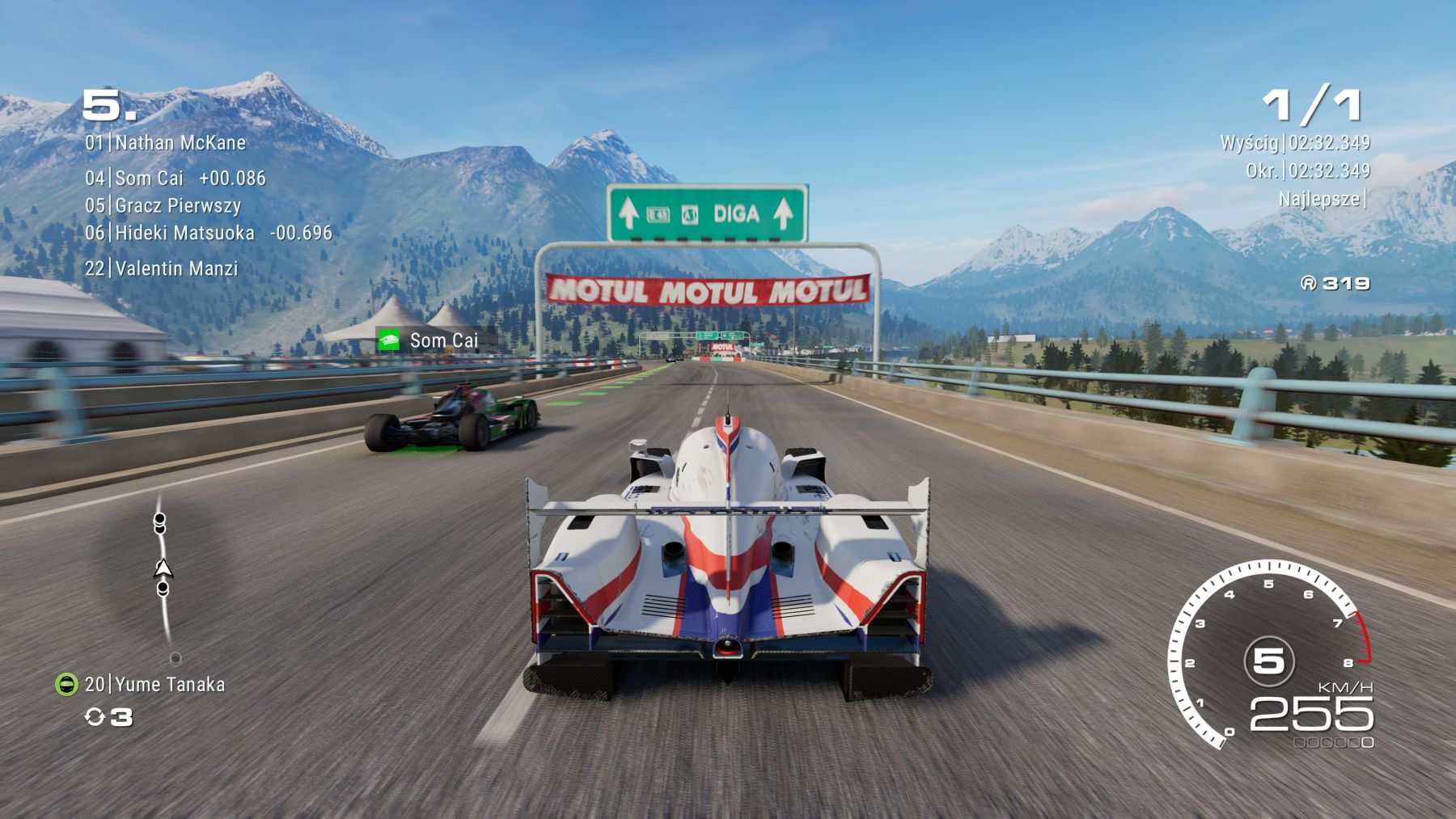Select the player arrow on the minimap
Screen dimensions: 1456x819
(163, 569)
